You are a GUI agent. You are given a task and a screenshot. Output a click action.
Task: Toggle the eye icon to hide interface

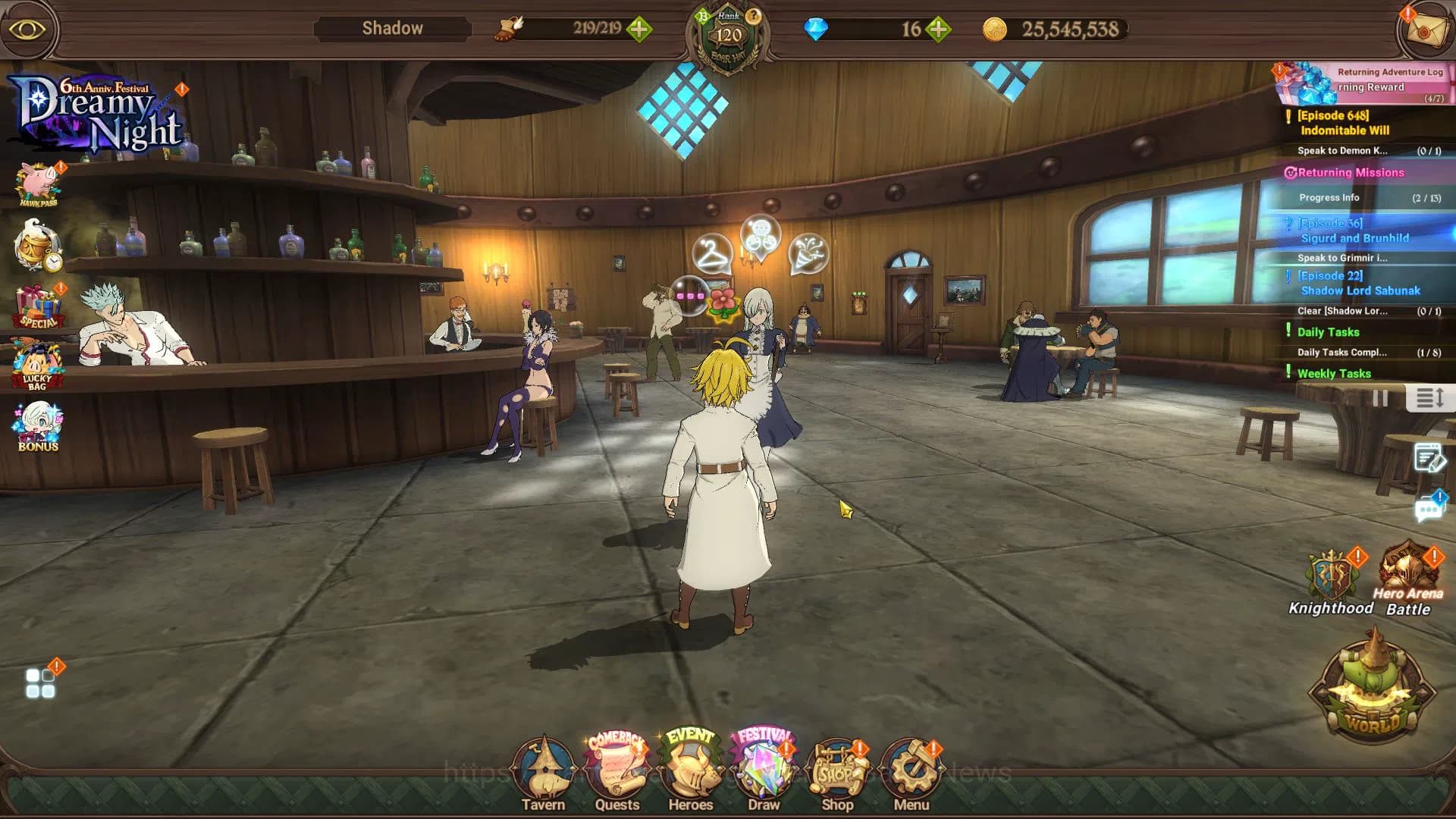pos(28,30)
